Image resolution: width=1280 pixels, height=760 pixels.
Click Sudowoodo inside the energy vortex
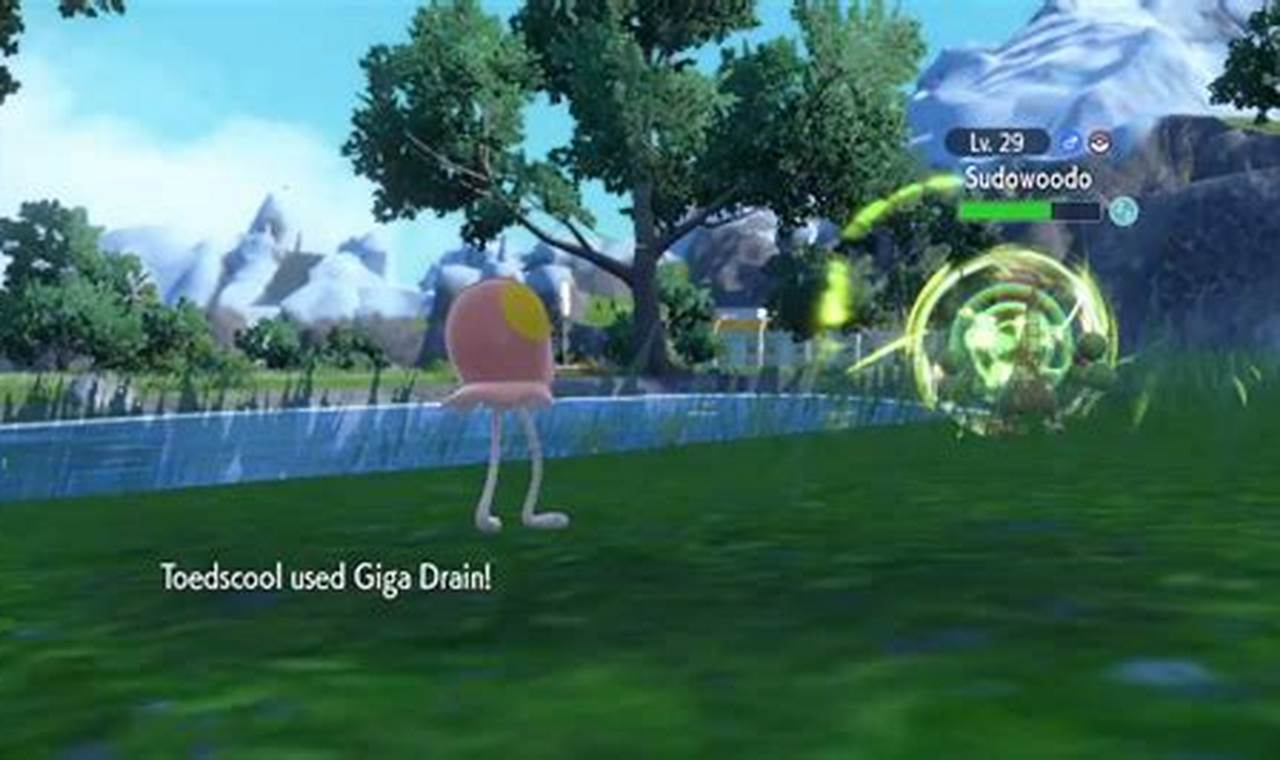(1015, 360)
